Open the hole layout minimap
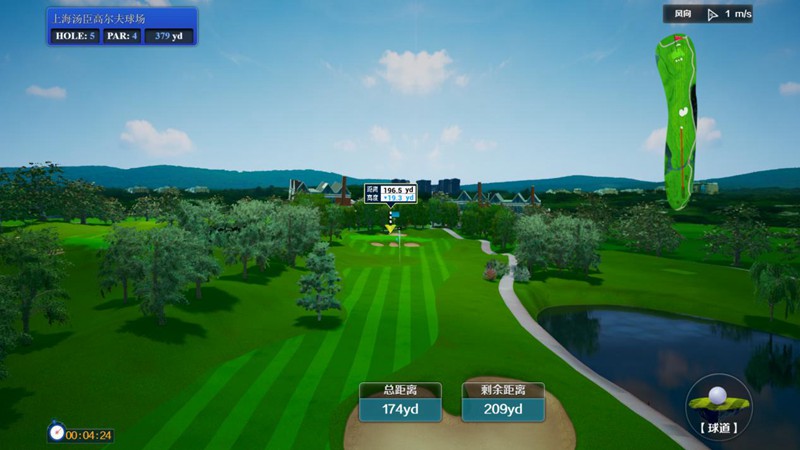Image resolution: width=800 pixels, height=450 pixels. pyautogui.click(x=679, y=115)
